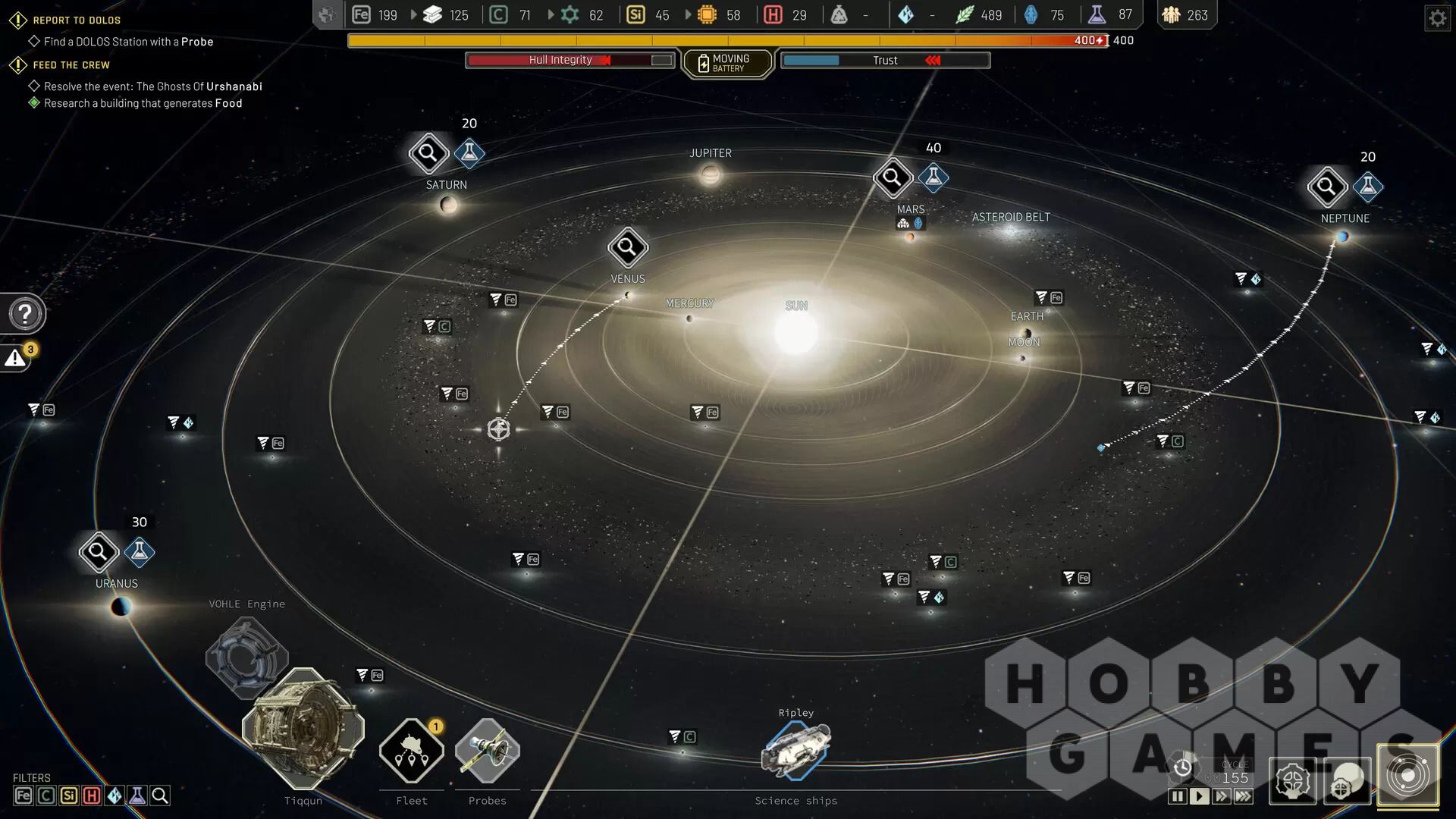Select the Uranus science flask marker

click(140, 552)
